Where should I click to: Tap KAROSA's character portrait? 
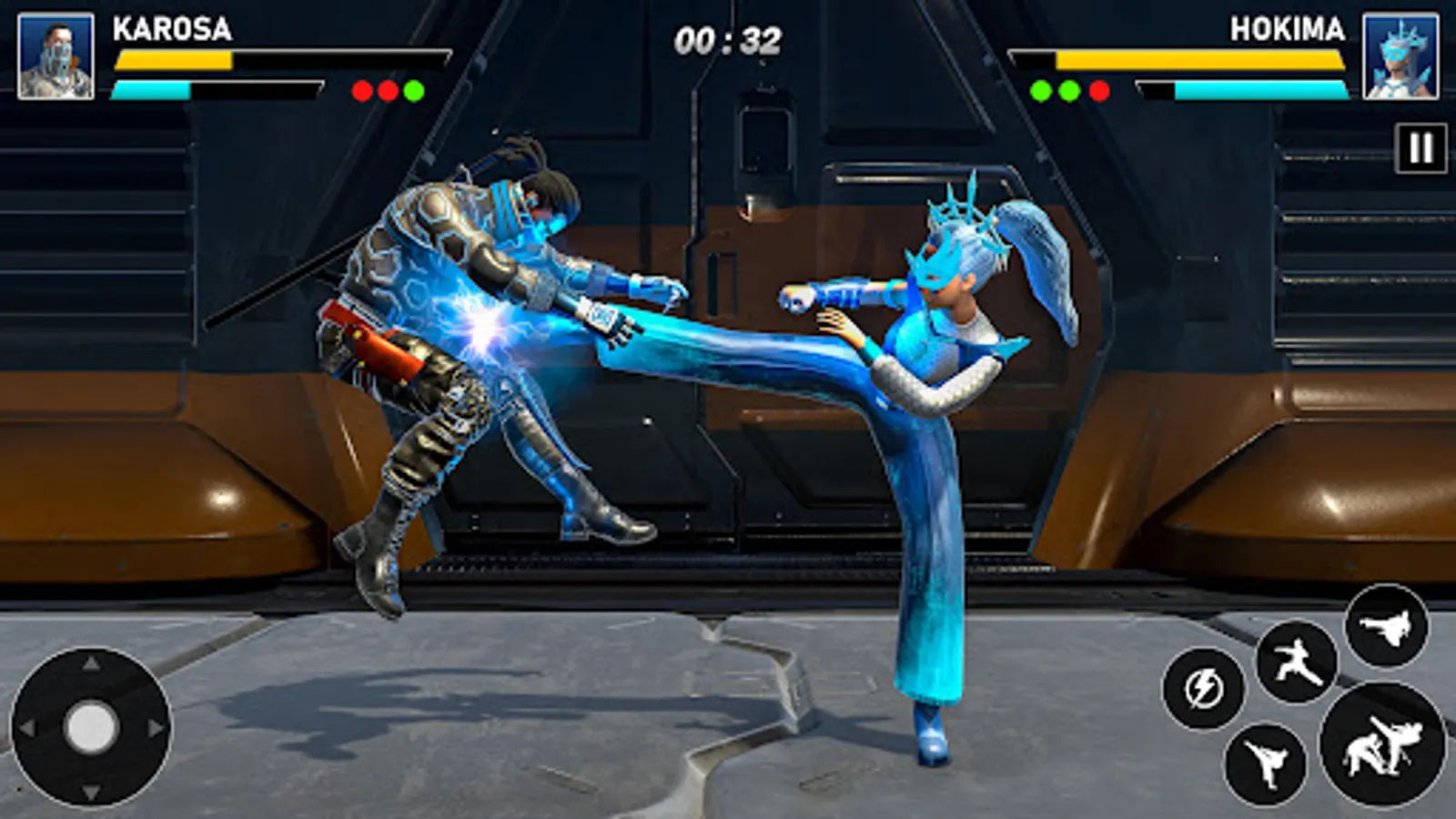(55, 55)
